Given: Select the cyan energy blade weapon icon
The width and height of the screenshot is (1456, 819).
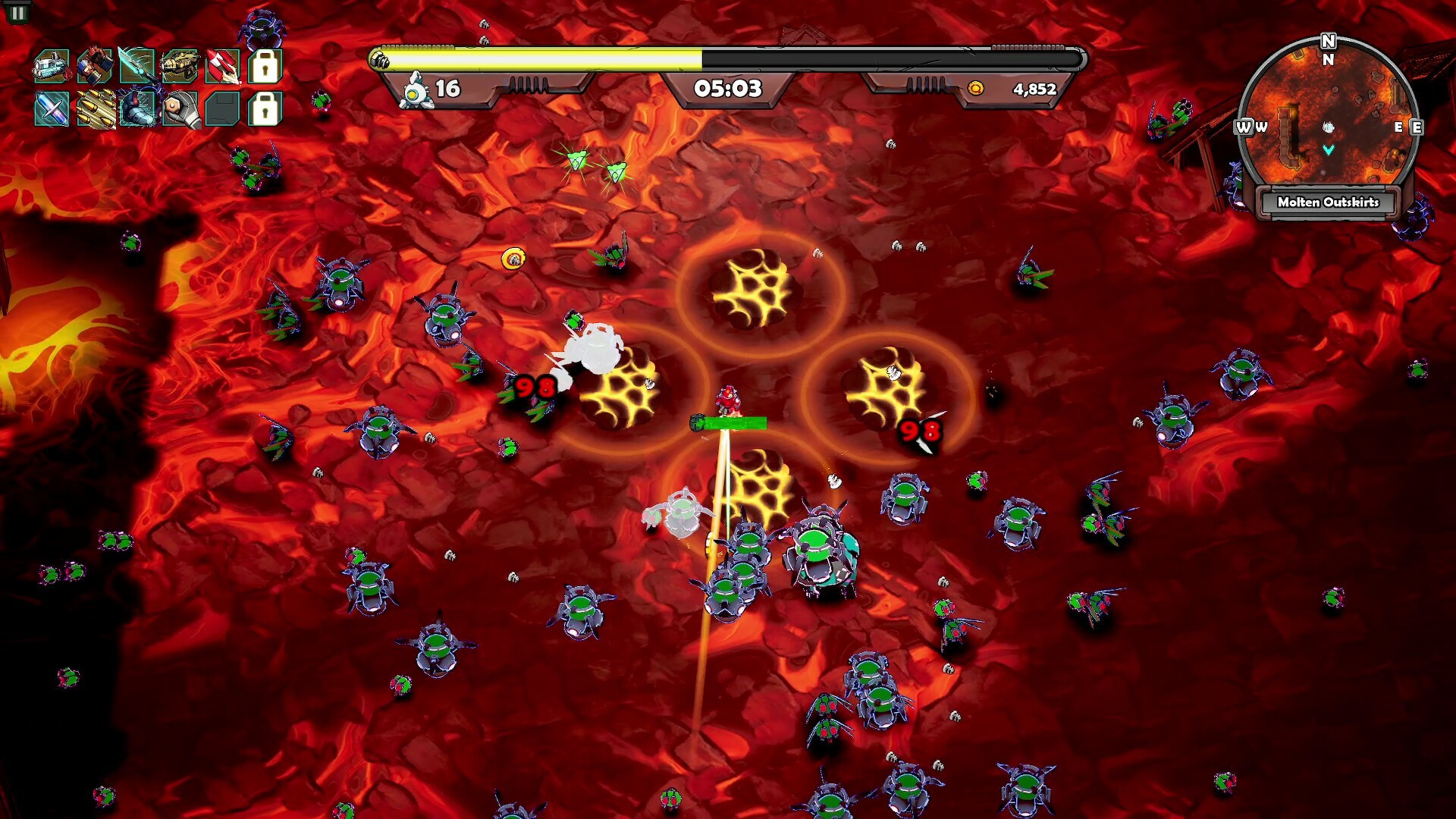Looking at the screenshot, I should pos(137,67).
